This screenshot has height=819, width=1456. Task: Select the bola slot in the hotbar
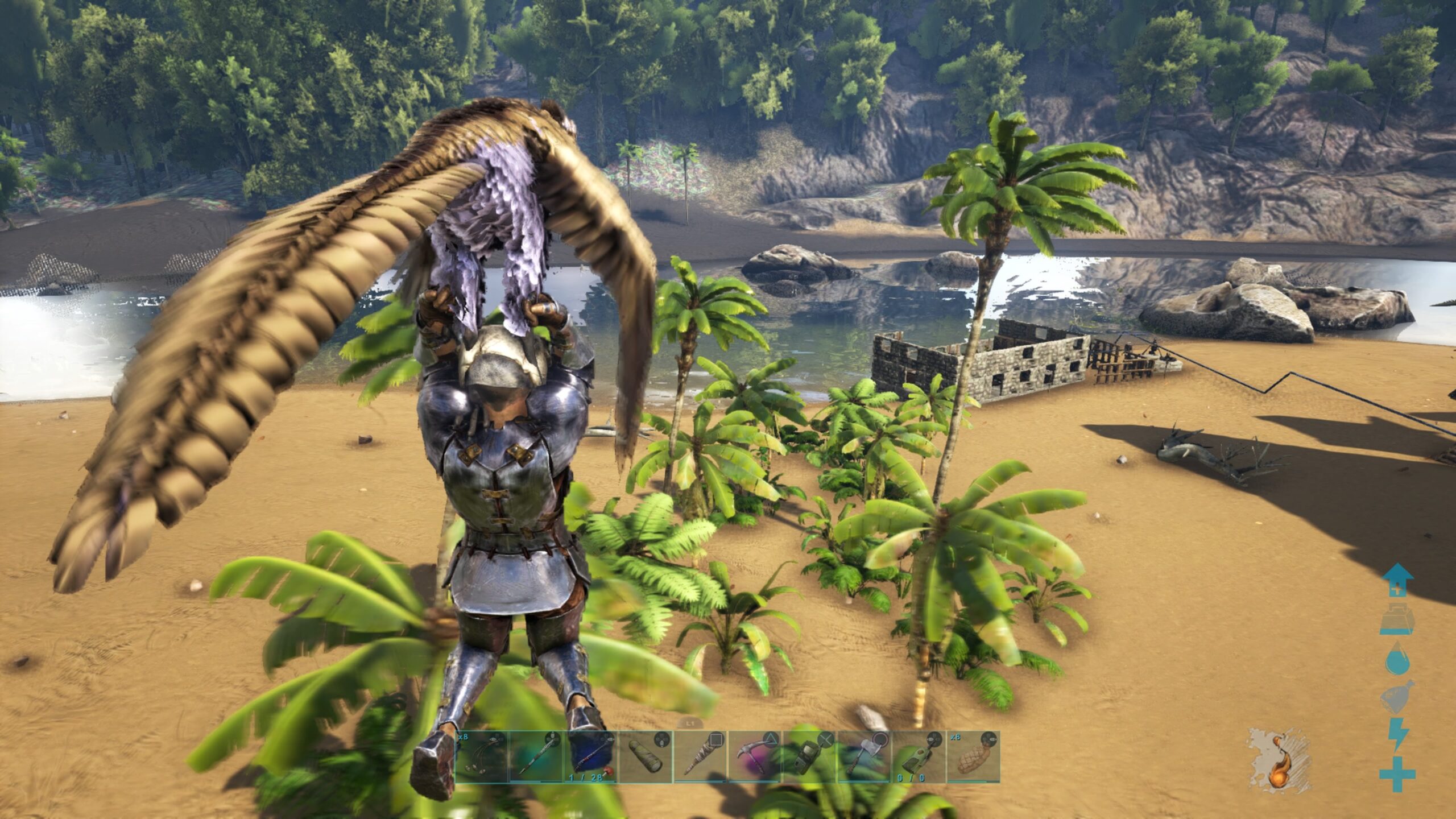(x=482, y=756)
